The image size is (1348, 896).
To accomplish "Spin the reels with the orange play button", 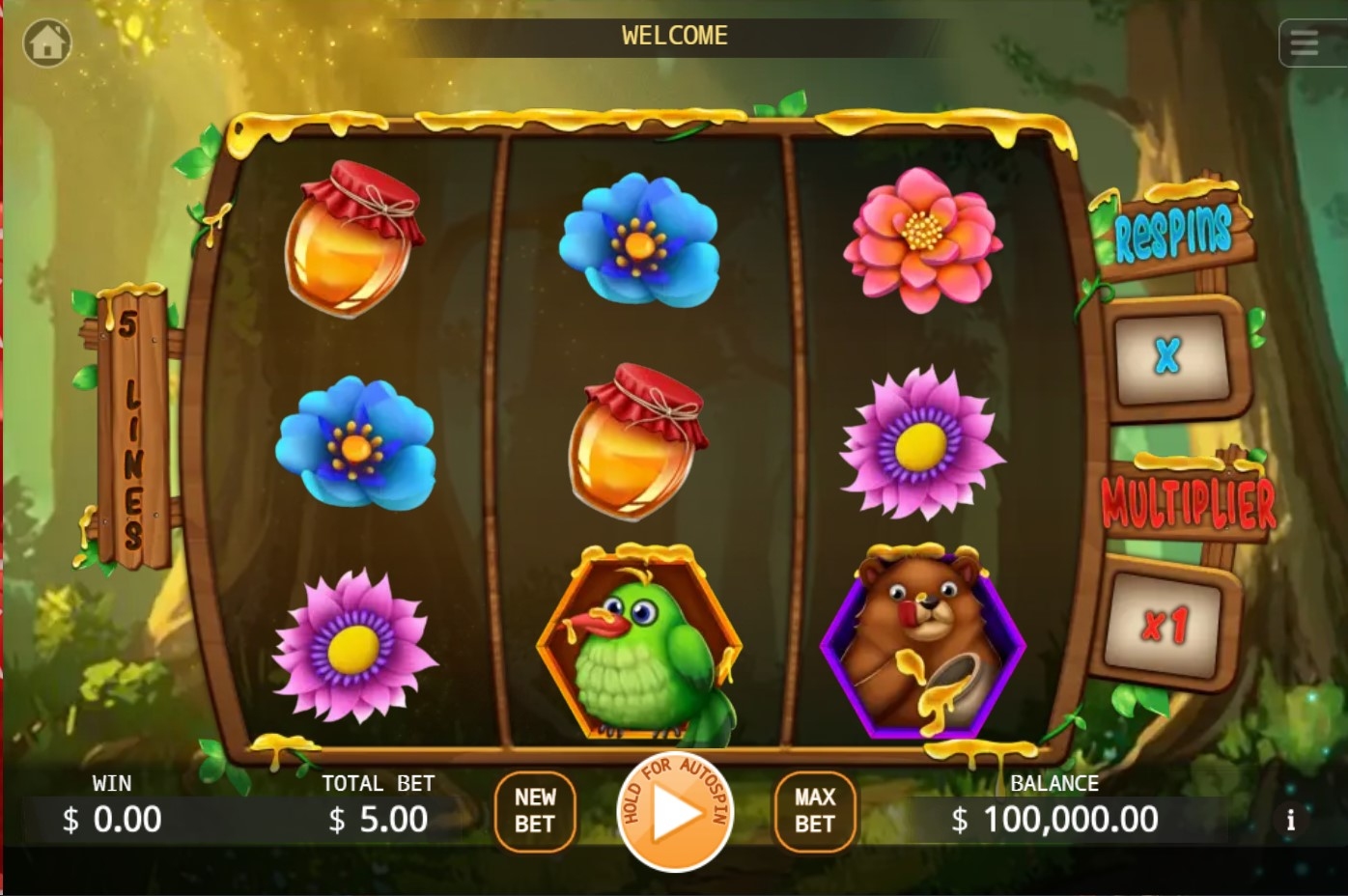I will pyautogui.click(x=675, y=812).
